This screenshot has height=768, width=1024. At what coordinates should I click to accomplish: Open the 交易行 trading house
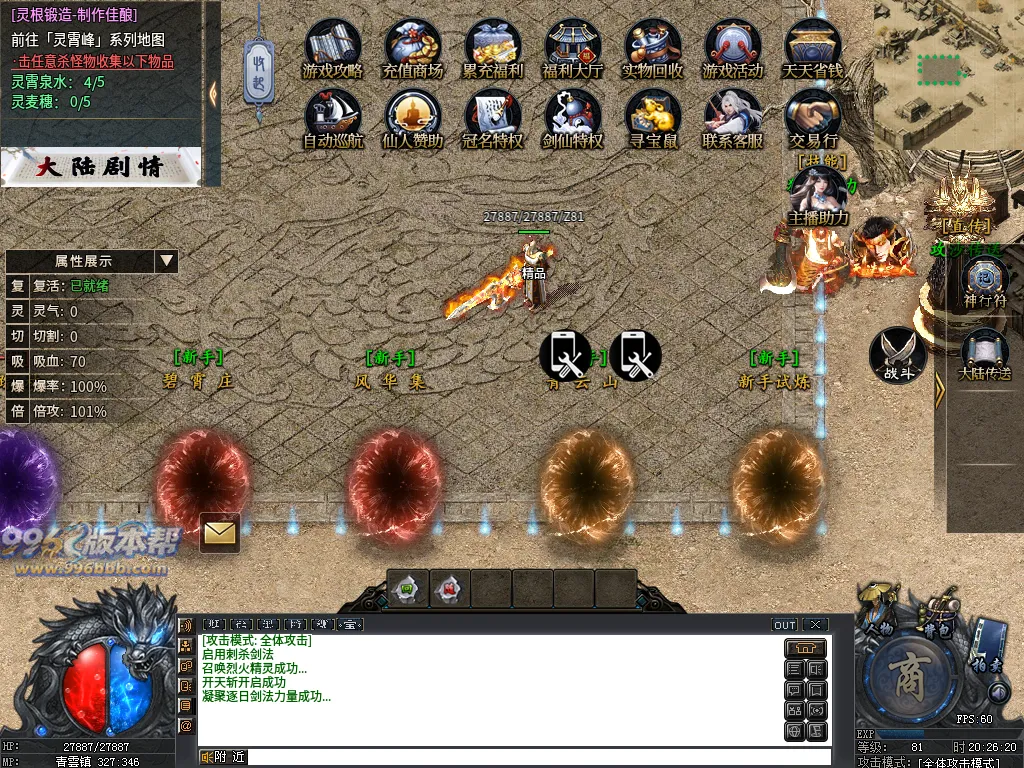pos(813,116)
